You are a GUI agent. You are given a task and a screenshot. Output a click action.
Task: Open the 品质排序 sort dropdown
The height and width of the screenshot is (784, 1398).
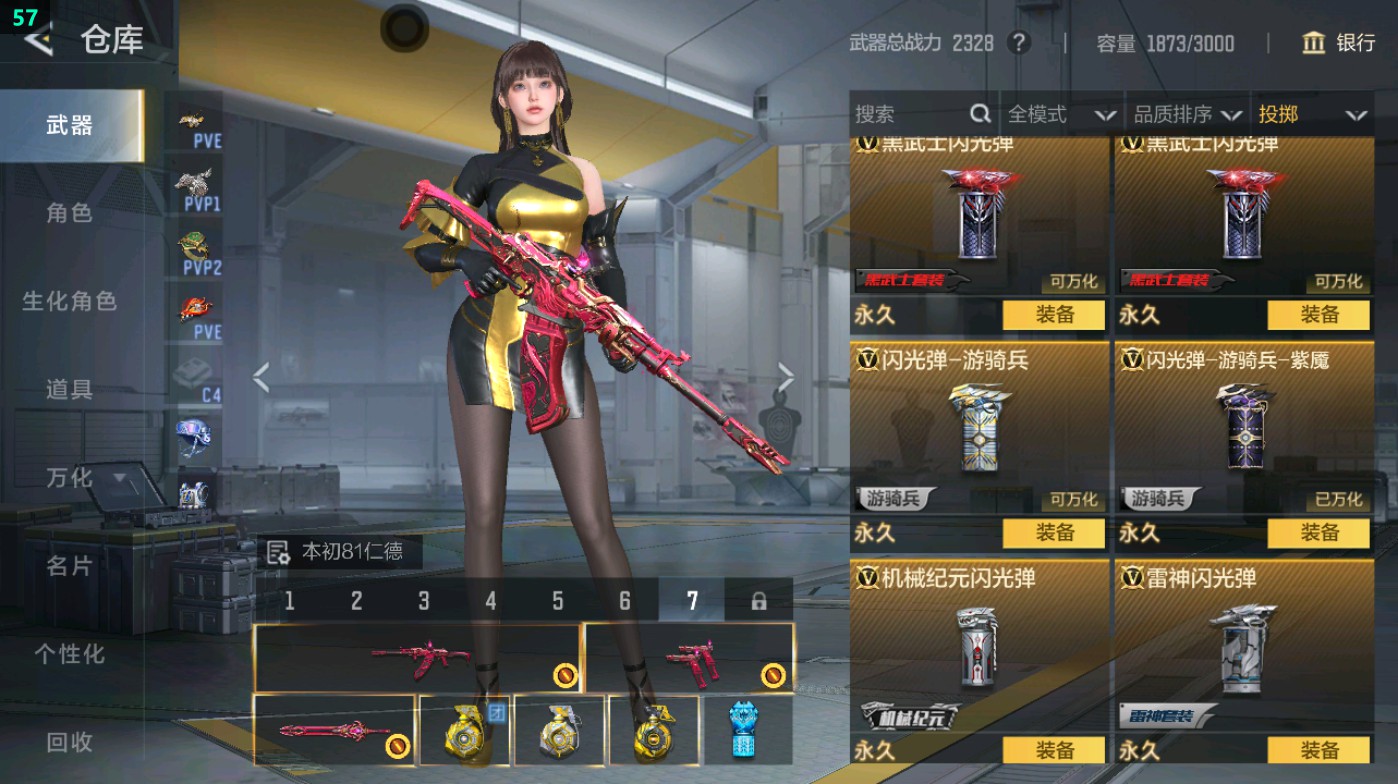(x=1188, y=115)
